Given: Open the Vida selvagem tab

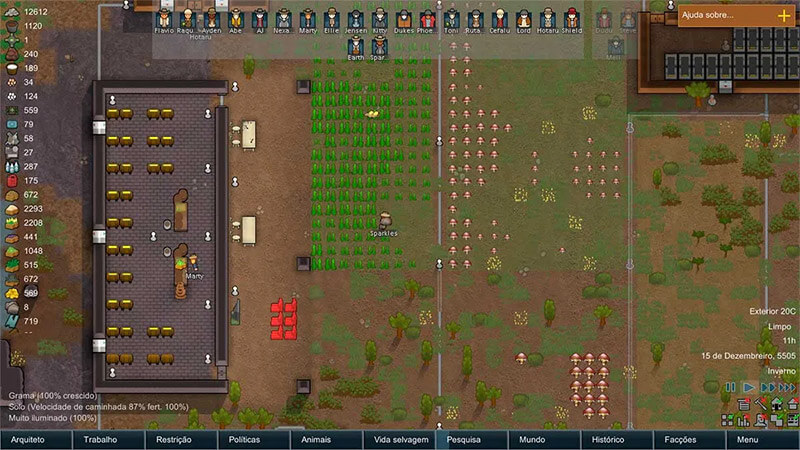Looking at the screenshot, I should [399, 440].
